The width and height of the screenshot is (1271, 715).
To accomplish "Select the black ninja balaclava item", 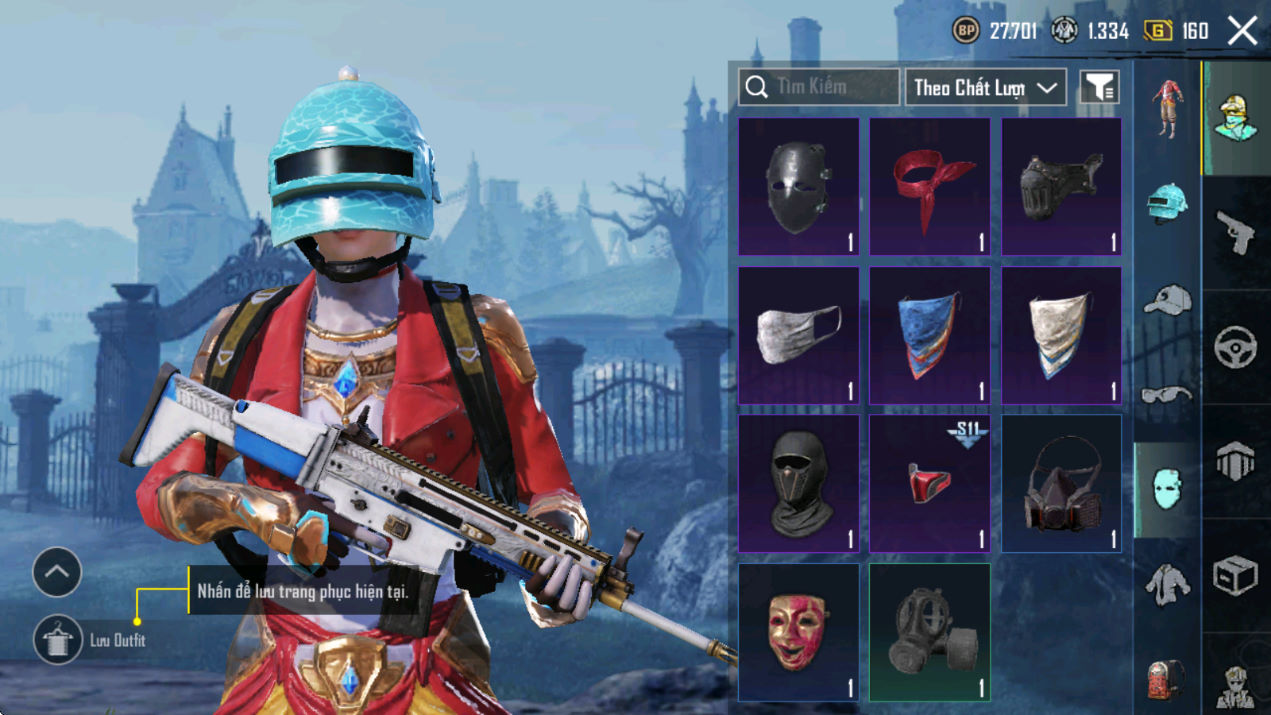I will pyautogui.click(x=798, y=484).
